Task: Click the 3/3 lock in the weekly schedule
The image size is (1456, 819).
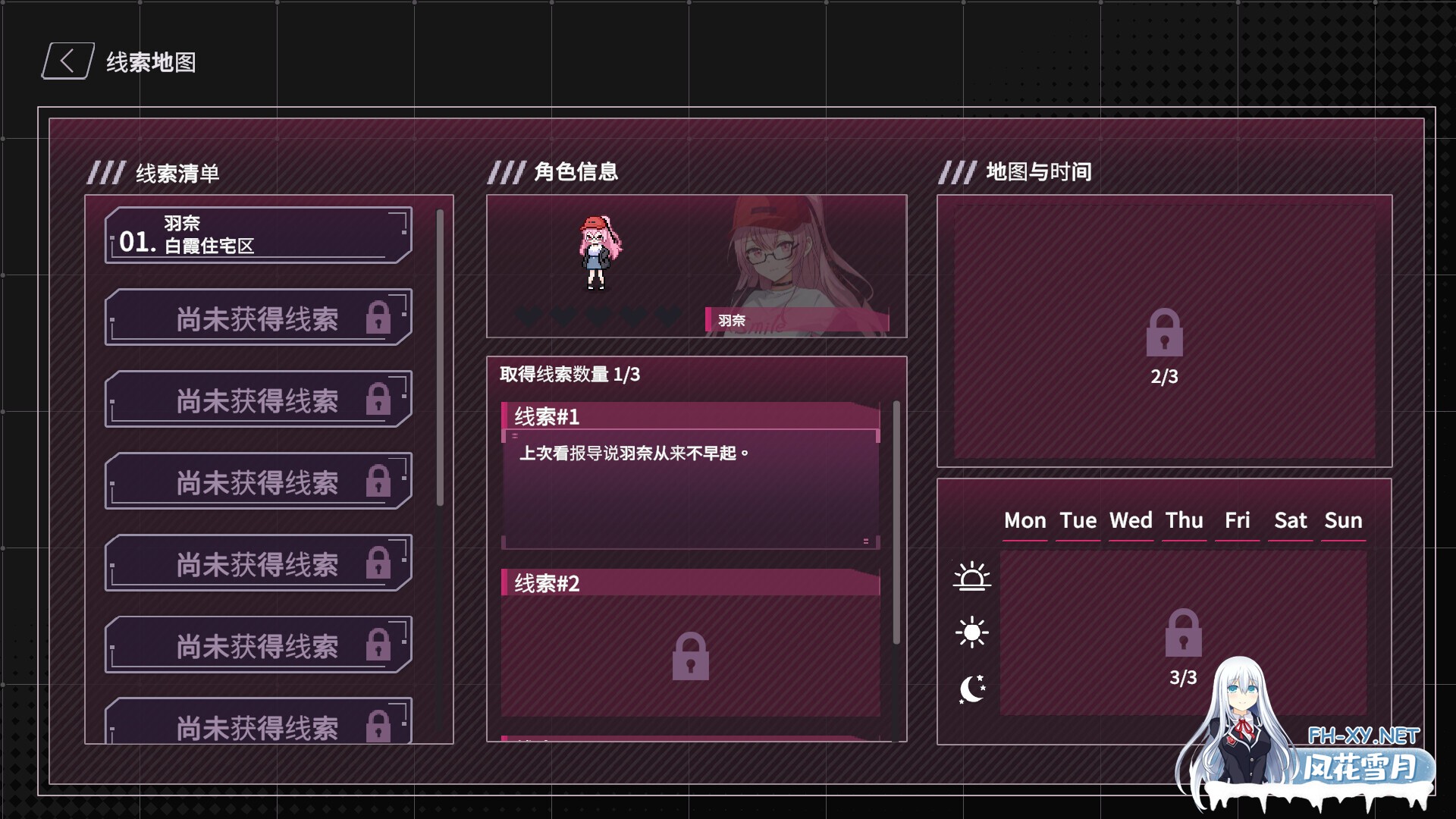Action: (1182, 632)
